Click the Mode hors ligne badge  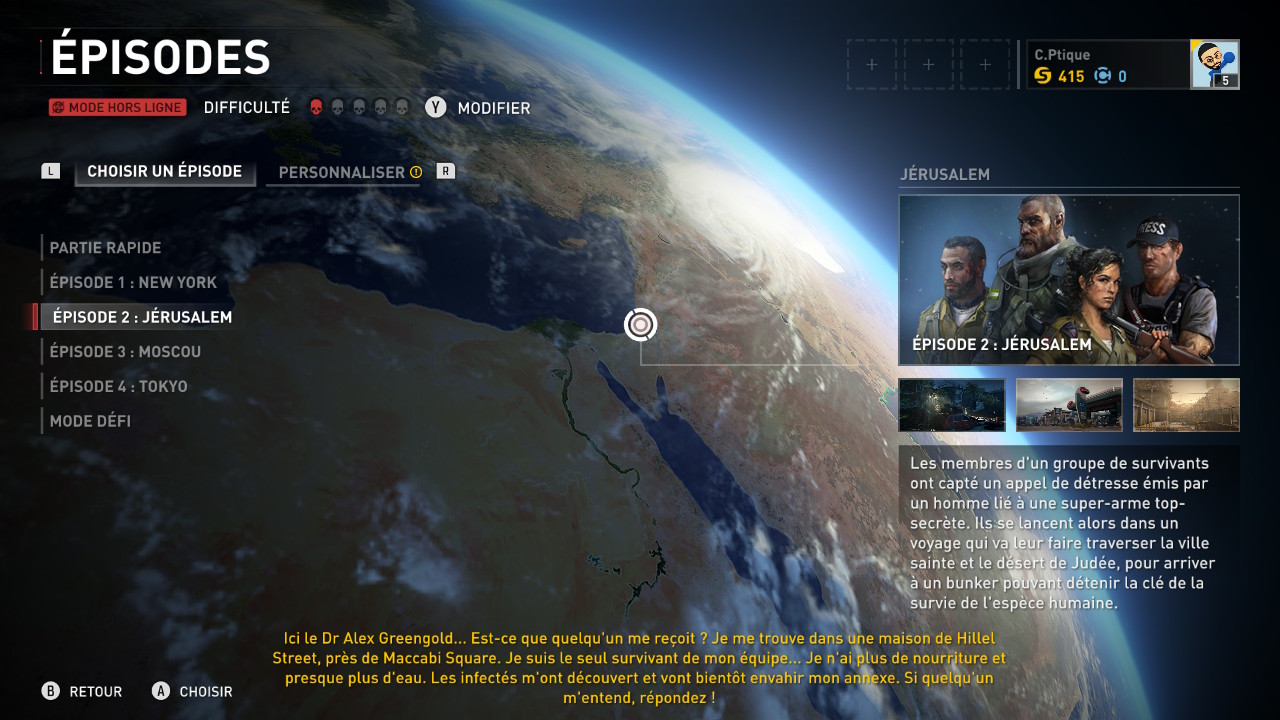[117, 108]
